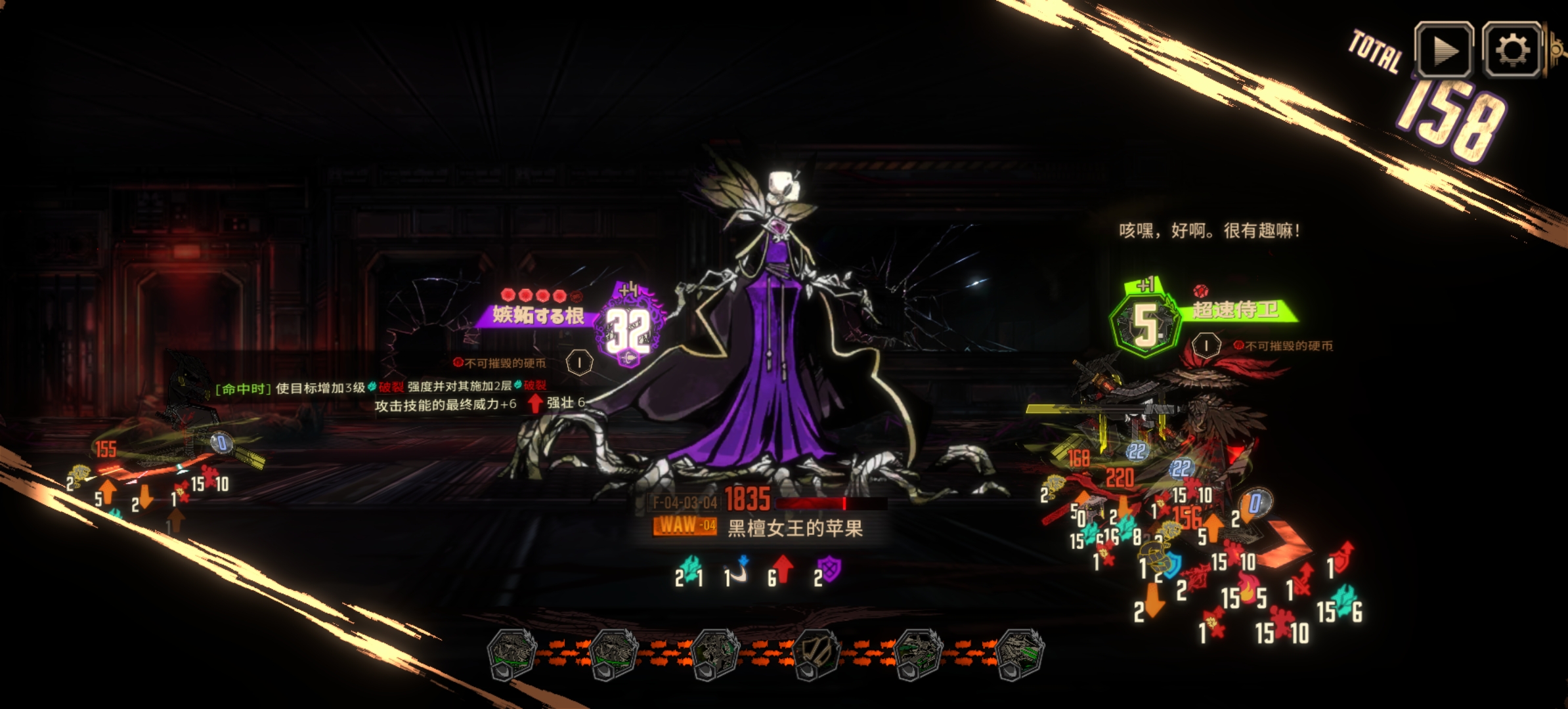Select the gold shield skill slot in chain

coord(816,653)
